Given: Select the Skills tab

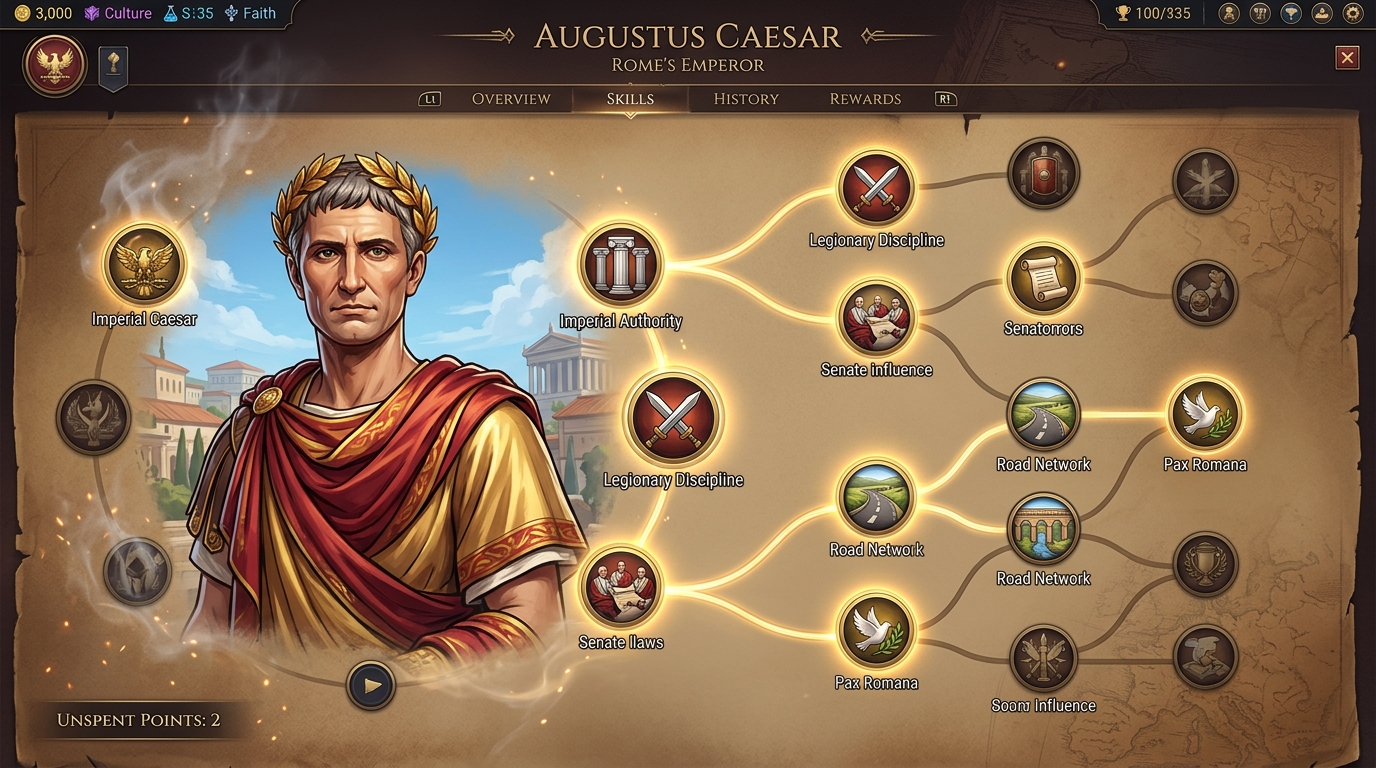Looking at the screenshot, I should (630, 99).
